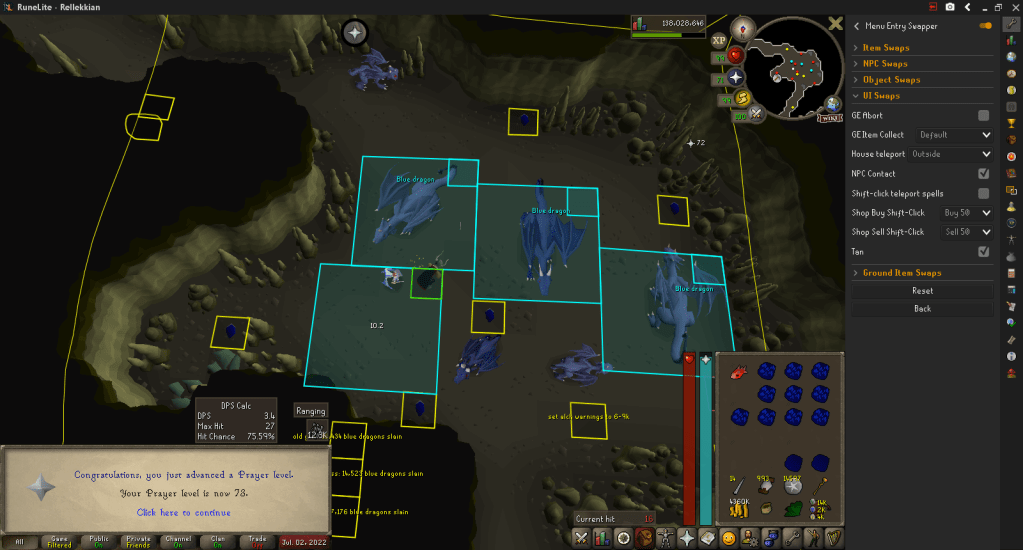Expand the Ground Item Swaps section
1023x550 pixels.
click(902, 273)
